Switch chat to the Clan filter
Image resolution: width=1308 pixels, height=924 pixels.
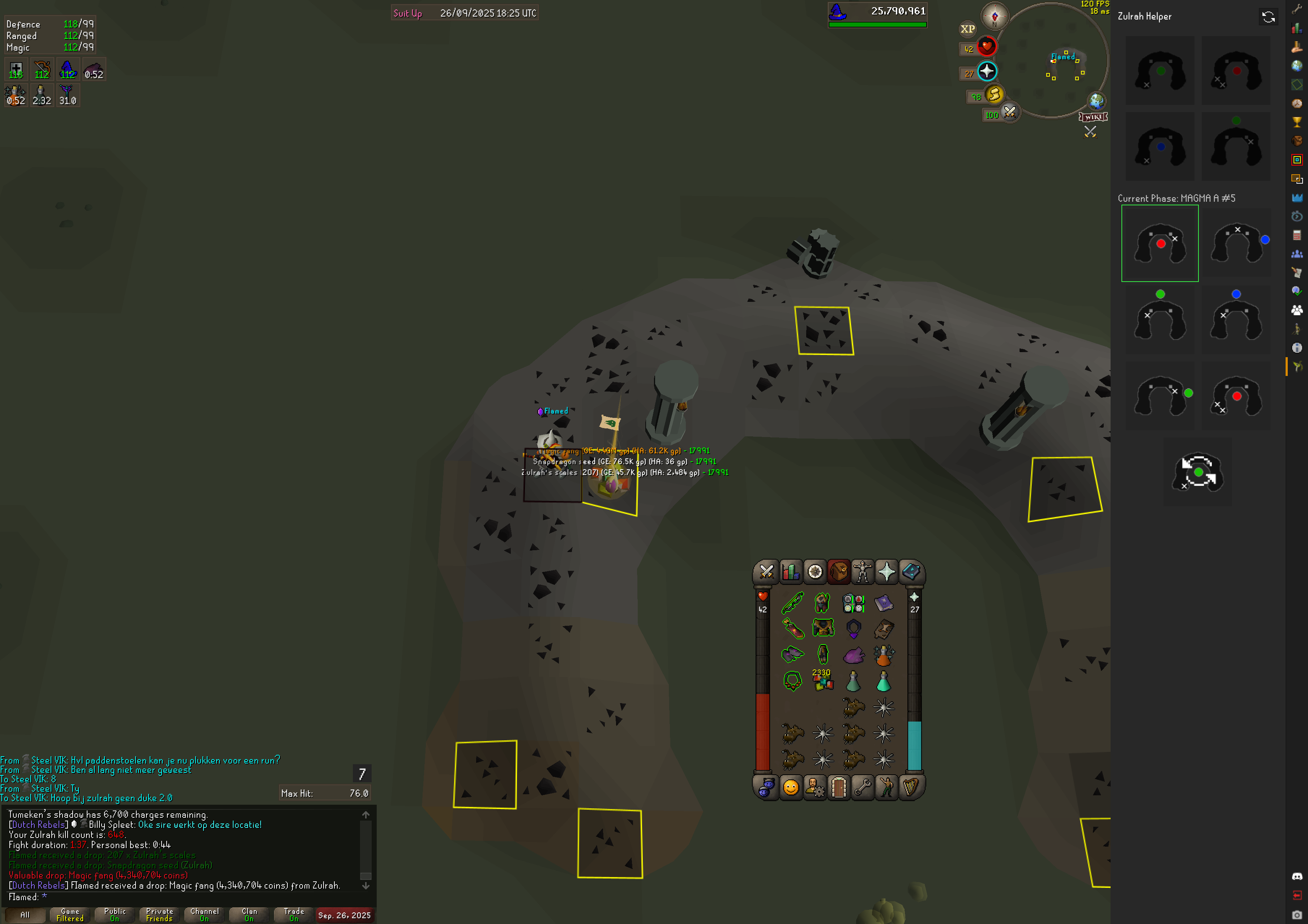click(x=249, y=915)
